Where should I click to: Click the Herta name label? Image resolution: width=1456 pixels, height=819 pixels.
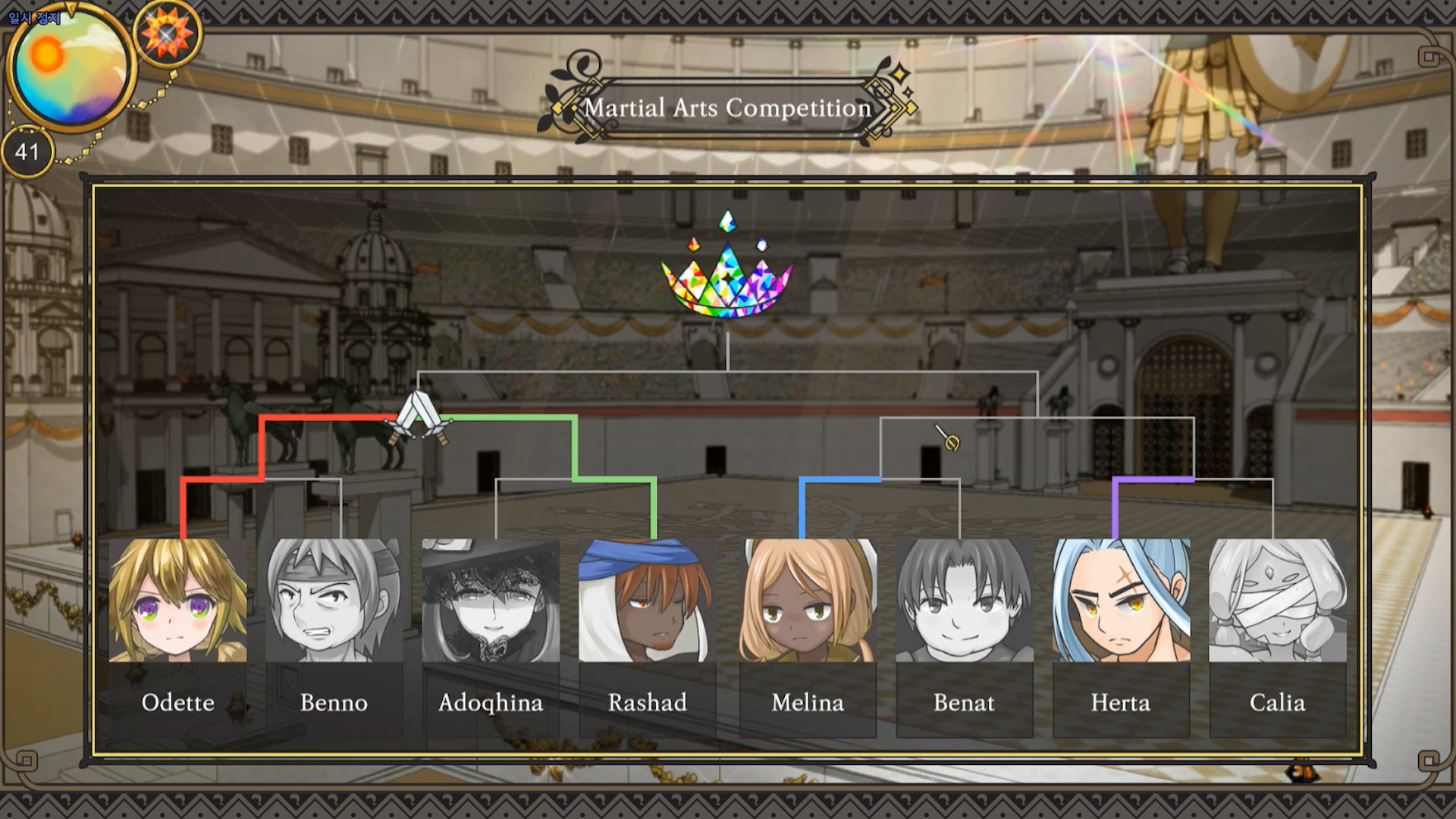pyautogui.click(x=1121, y=703)
